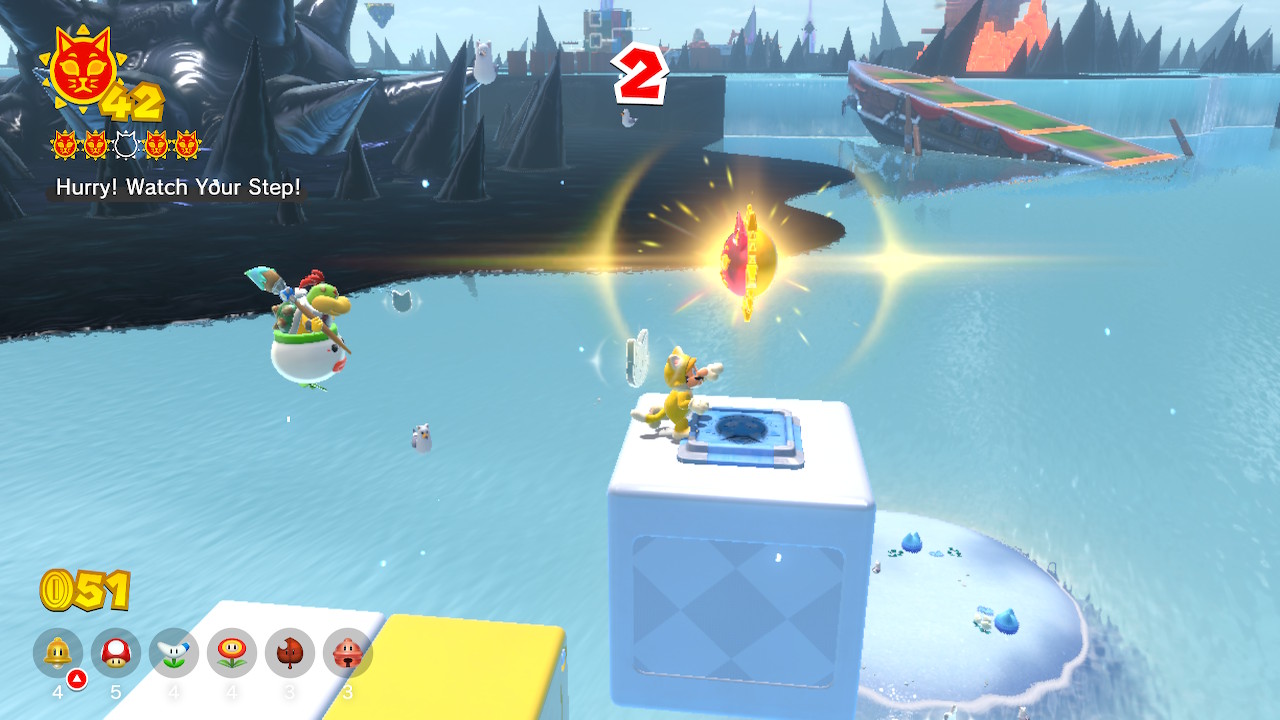Choose the Lucky Bell reserve slot
The width and height of the screenshot is (1280, 720).
click(x=348, y=653)
